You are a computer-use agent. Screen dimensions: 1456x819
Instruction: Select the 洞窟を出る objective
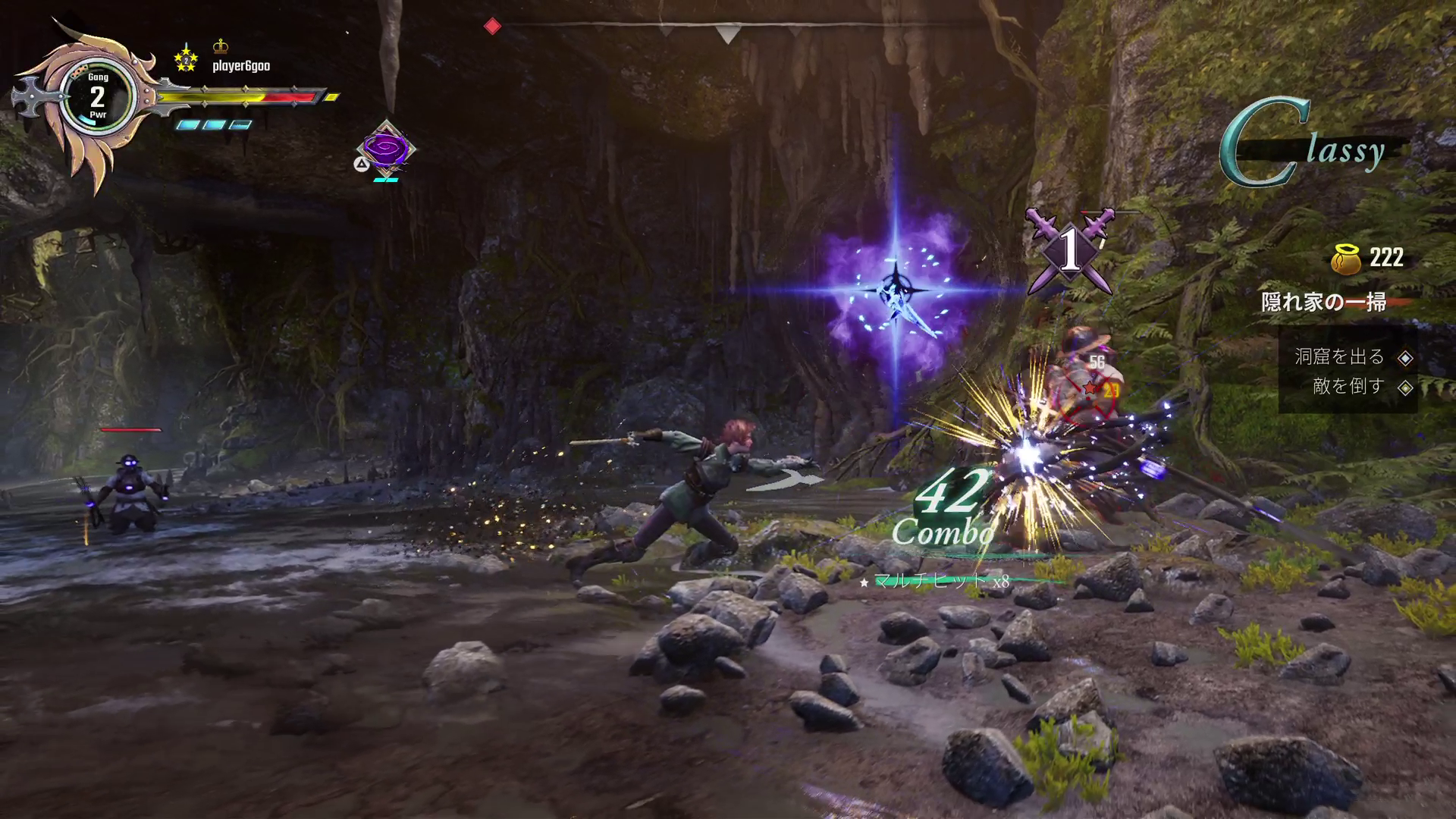1339,356
